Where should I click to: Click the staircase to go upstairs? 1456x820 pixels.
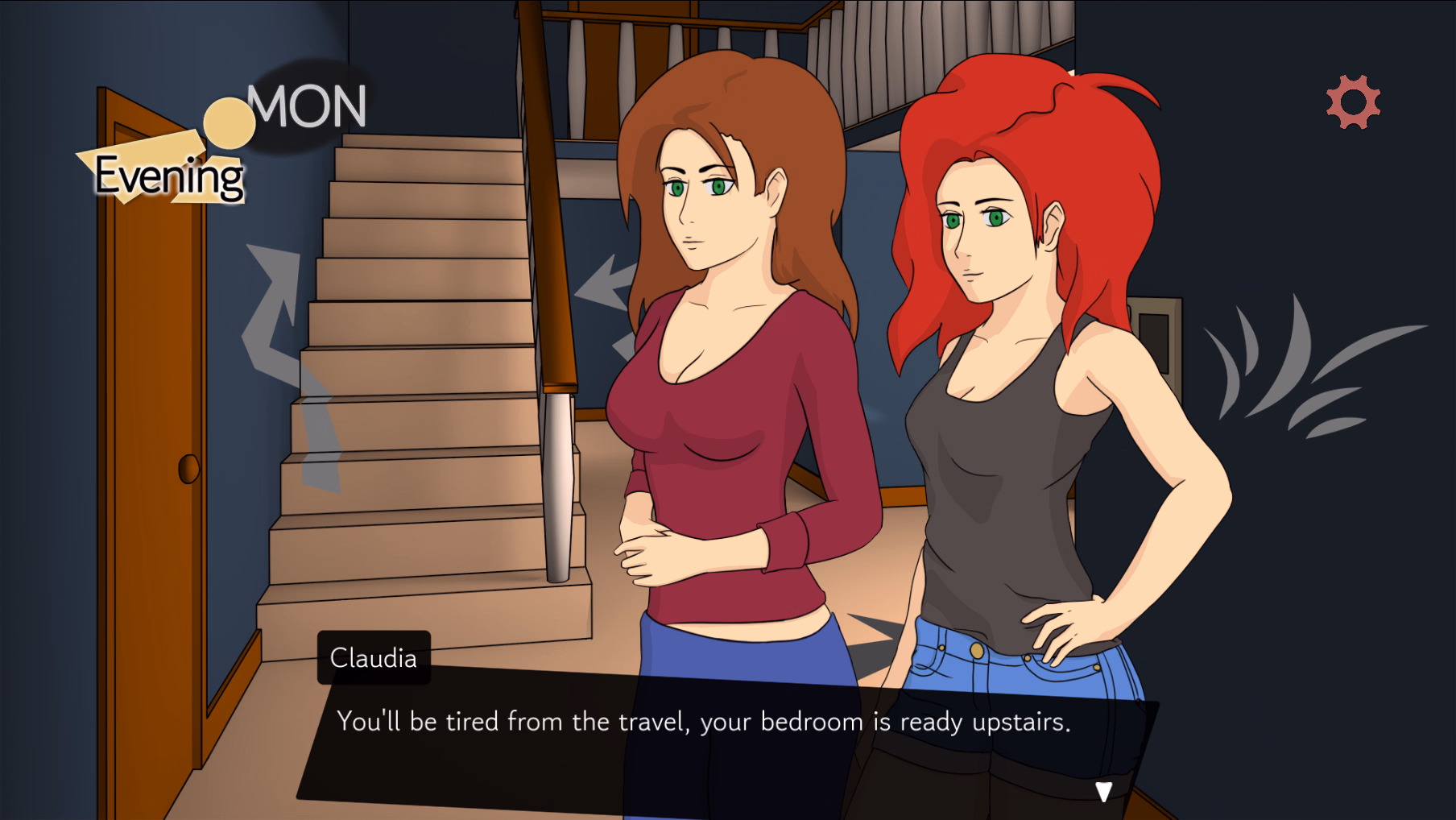[419, 362]
